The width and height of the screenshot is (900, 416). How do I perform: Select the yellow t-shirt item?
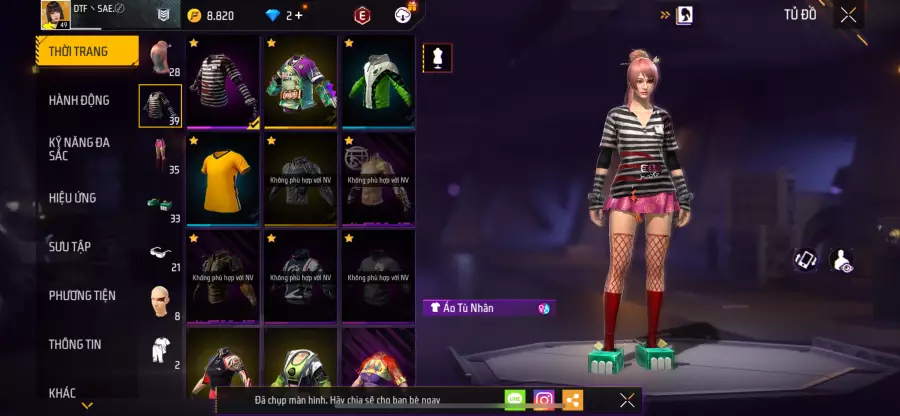pos(223,180)
